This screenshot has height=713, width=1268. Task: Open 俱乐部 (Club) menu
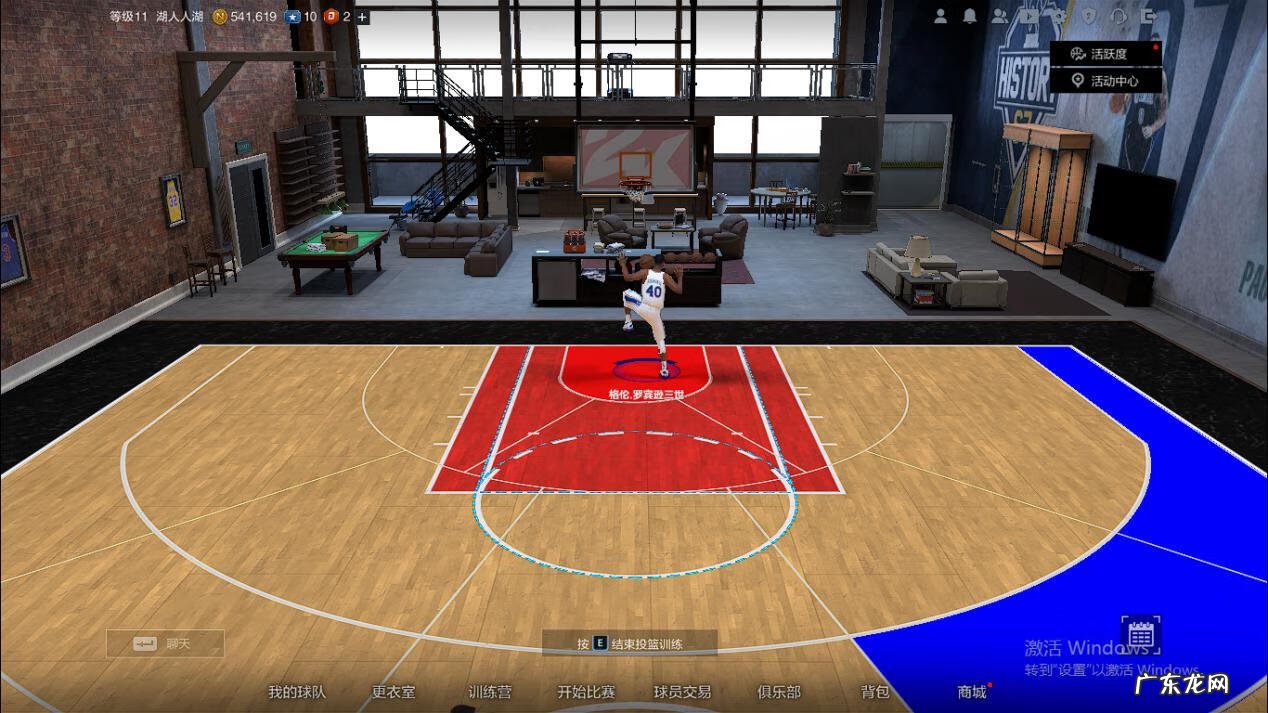coord(779,692)
